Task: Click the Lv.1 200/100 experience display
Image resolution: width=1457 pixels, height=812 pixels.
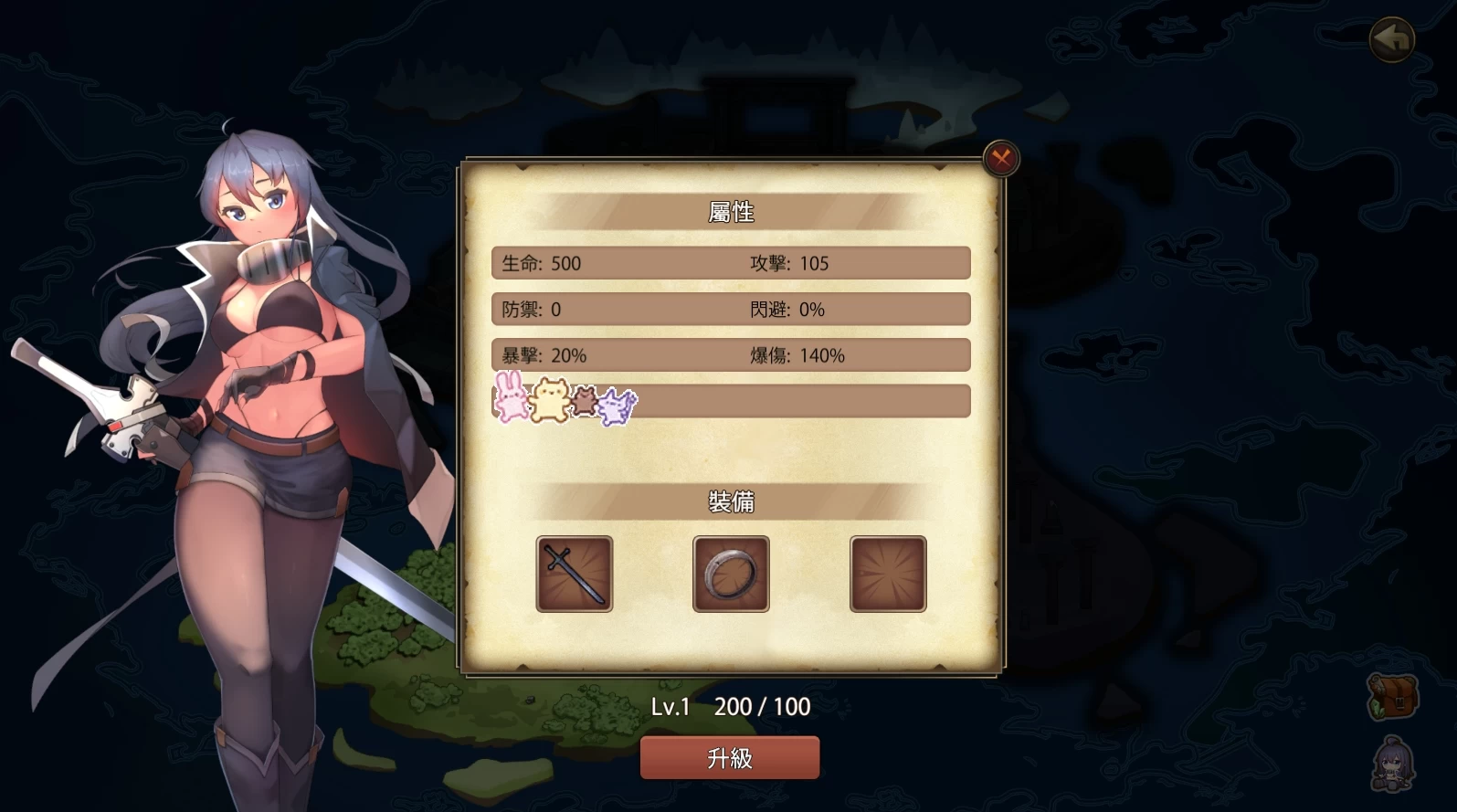Action: coord(729,705)
